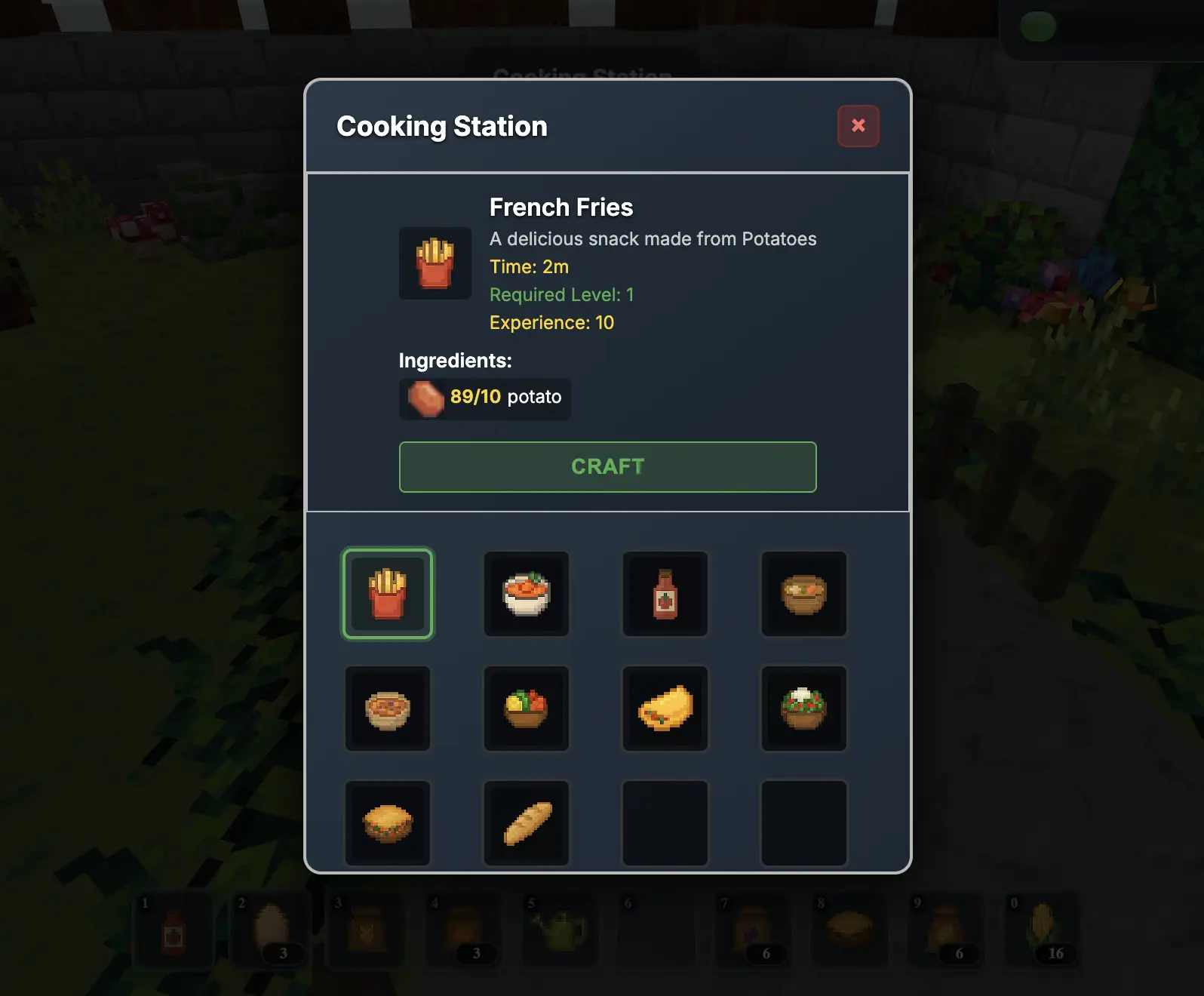Click the potato ingredient icon
Screen dimensions: 1204x996
[x=424, y=398]
